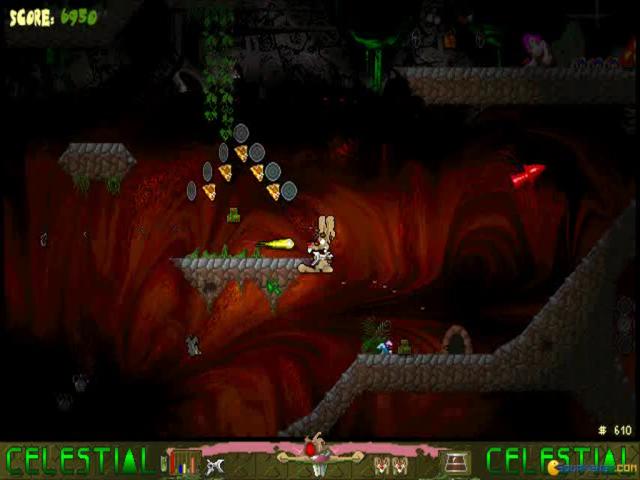Click the treasure chest icon

pyautogui.click(x=456, y=462)
